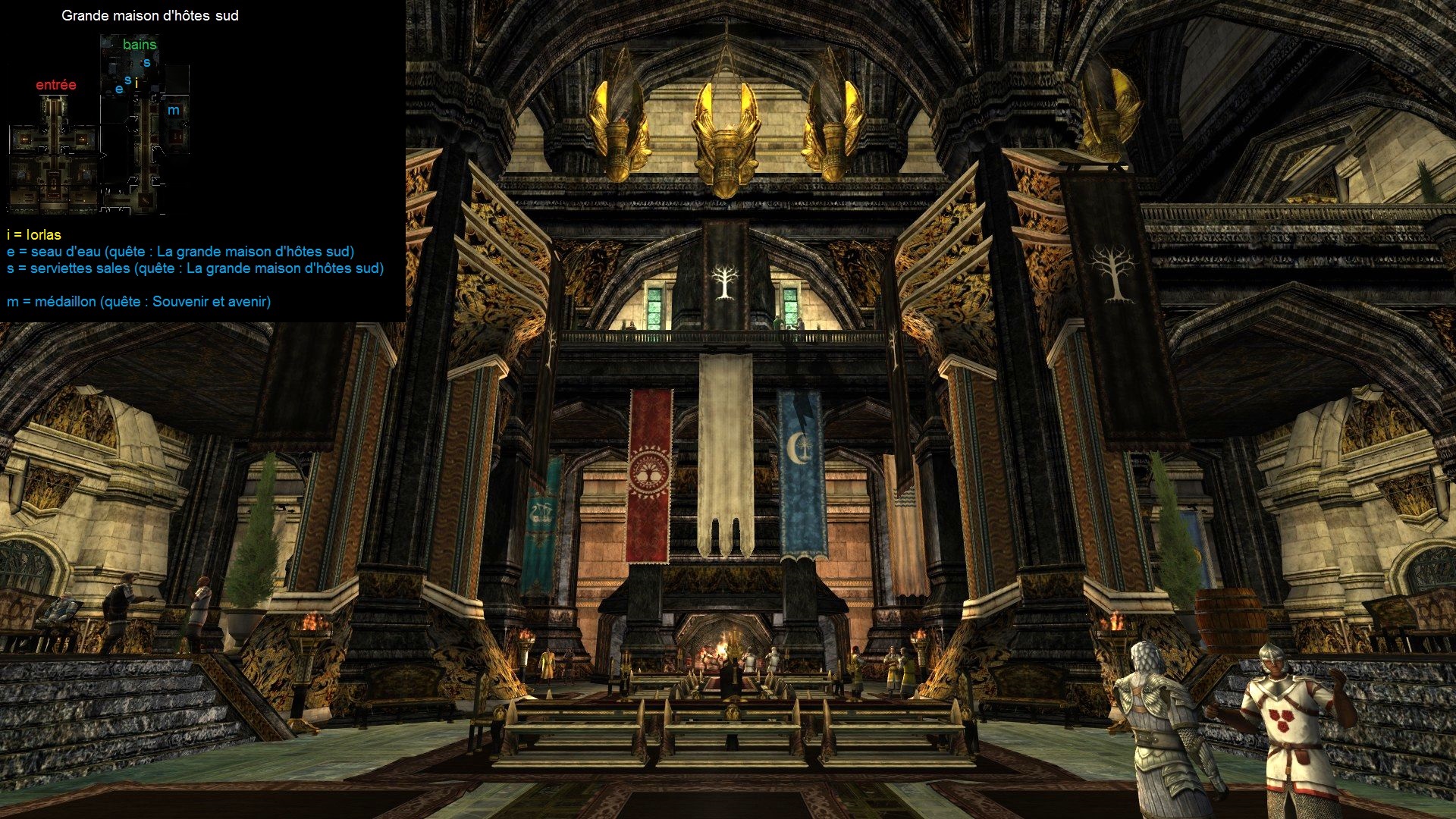
Task: Click the blue "m" médaillon map marker
Action: [174, 111]
